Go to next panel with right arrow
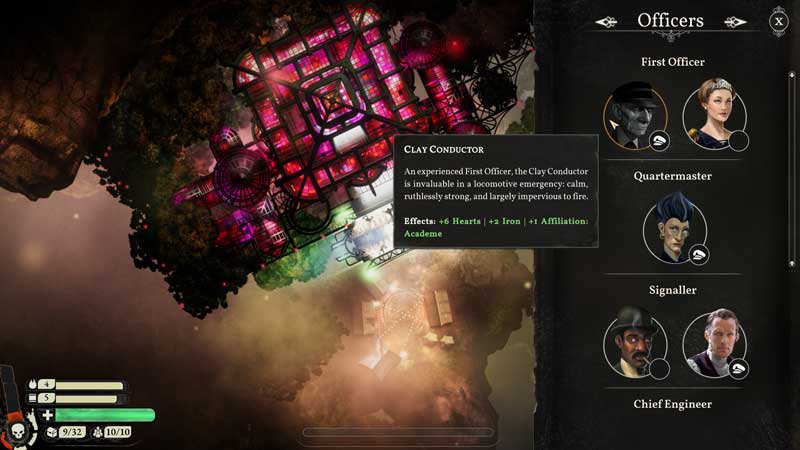Screen dimensions: 800x450 point(736,21)
